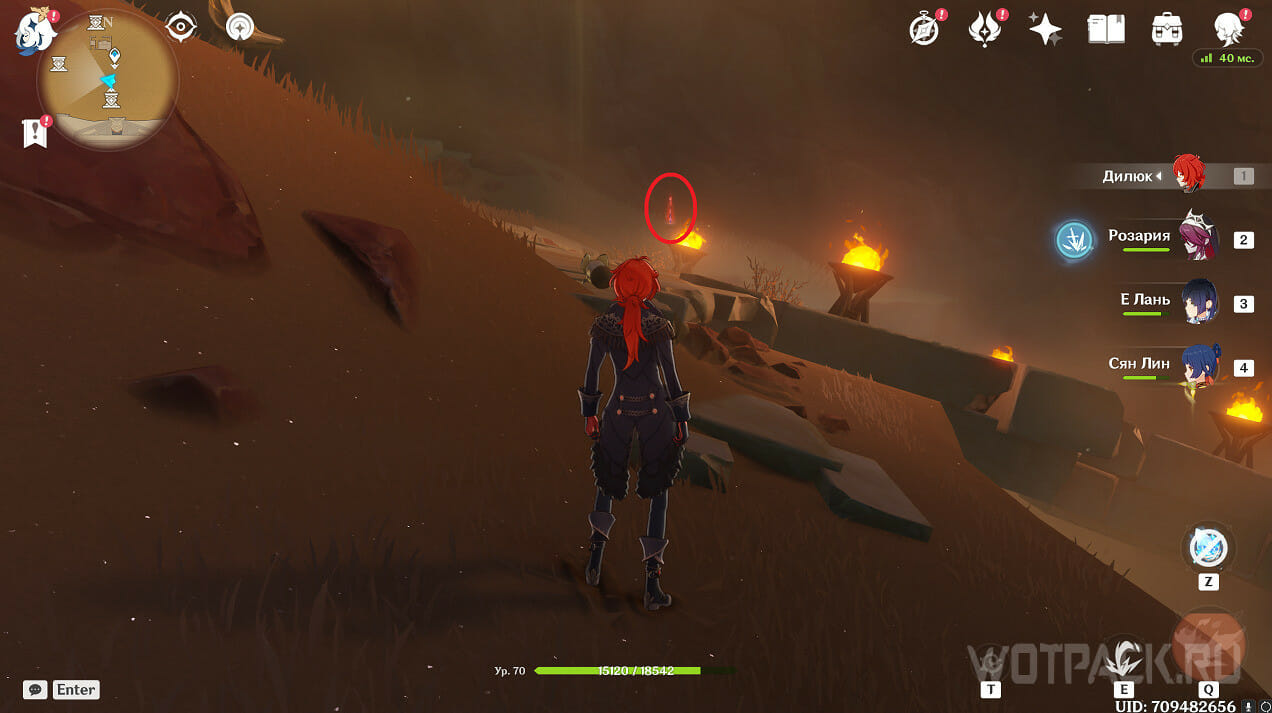1272x713 pixels.
Task: Activate Diluc's orange elemental burst icon
Action: click(x=1208, y=642)
